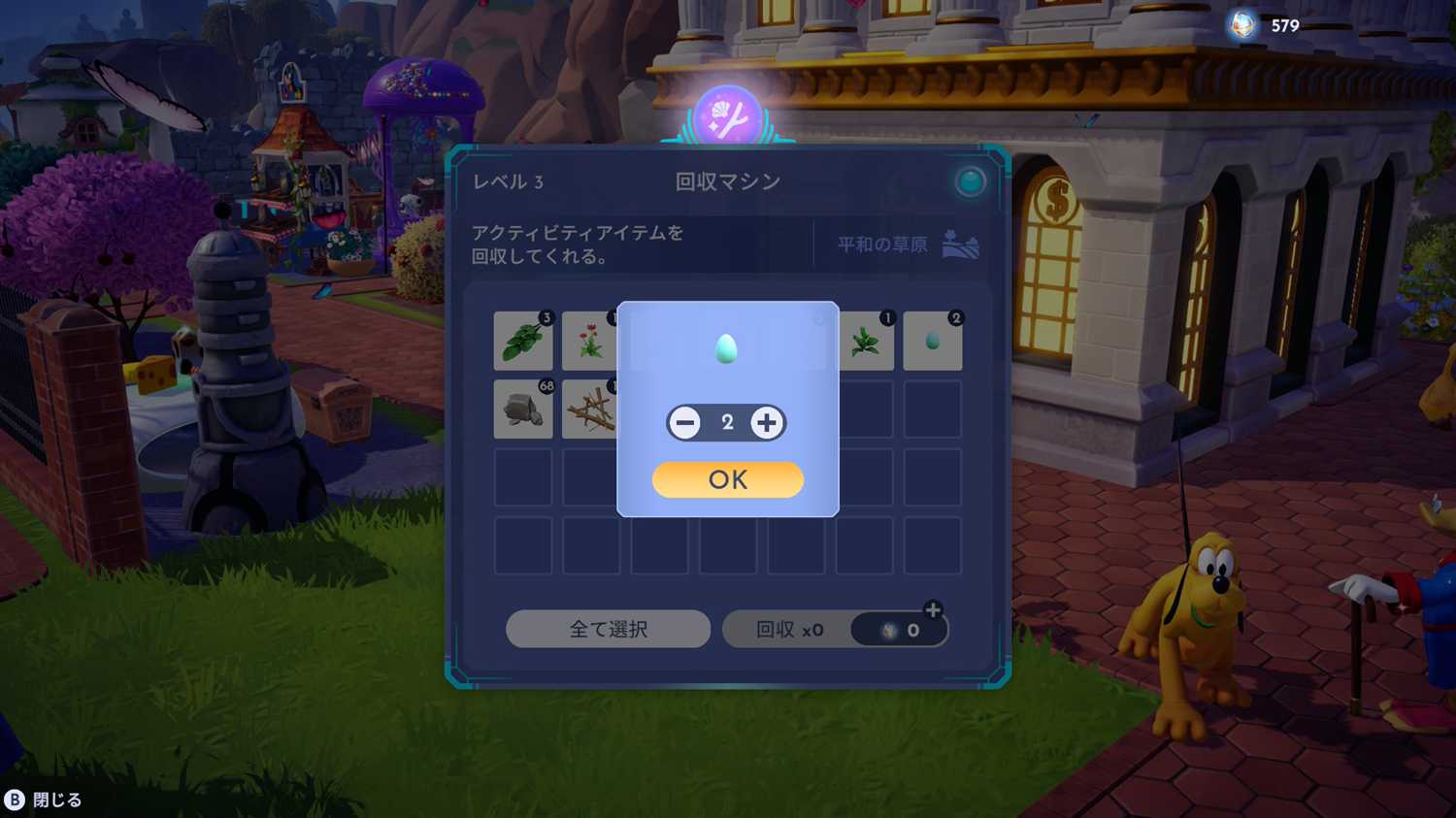Screen dimensions: 1456x818
Task: Click the 全て選択 (select all) button
Action: tap(608, 630)
